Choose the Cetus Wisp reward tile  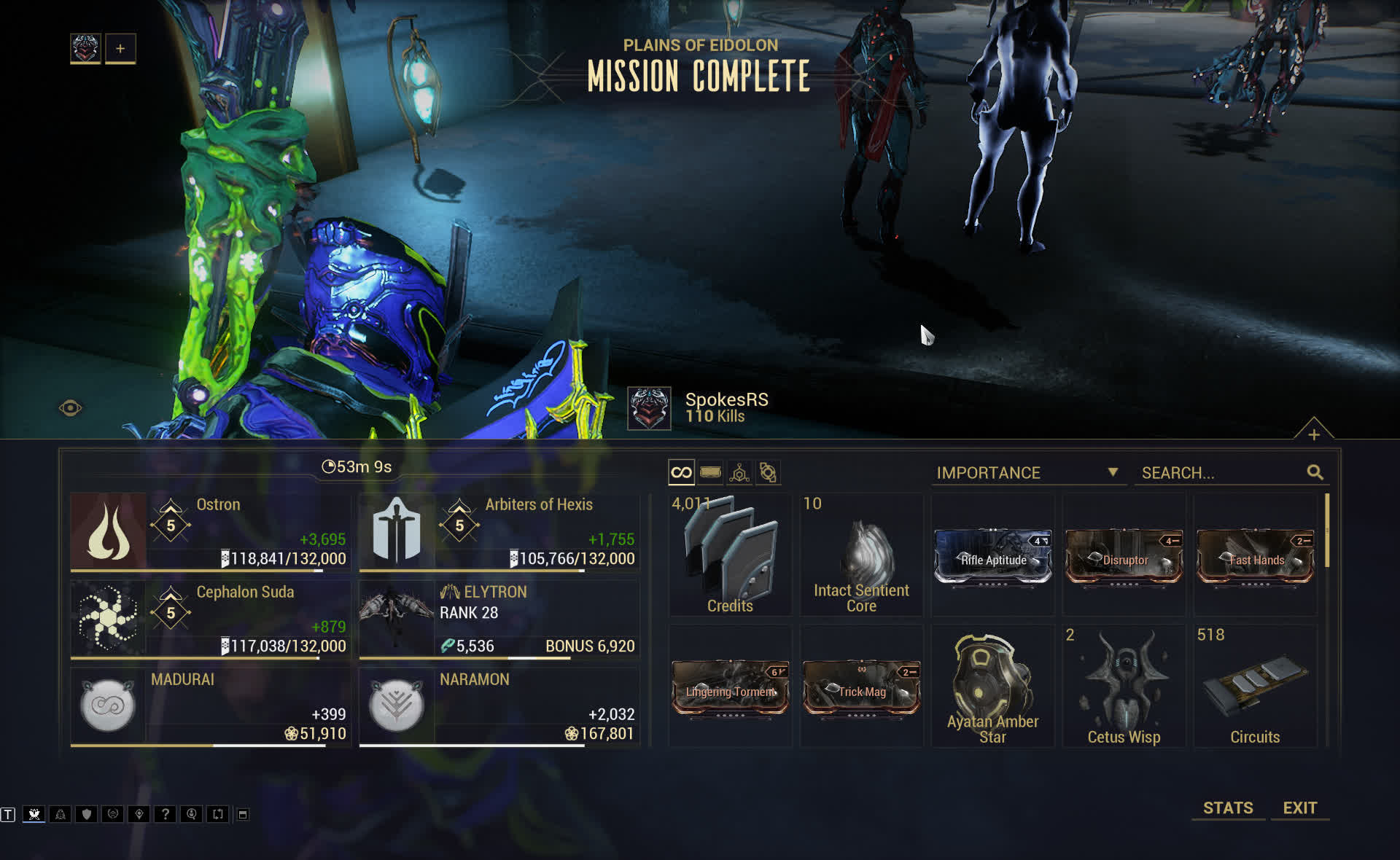[1124, 687]
